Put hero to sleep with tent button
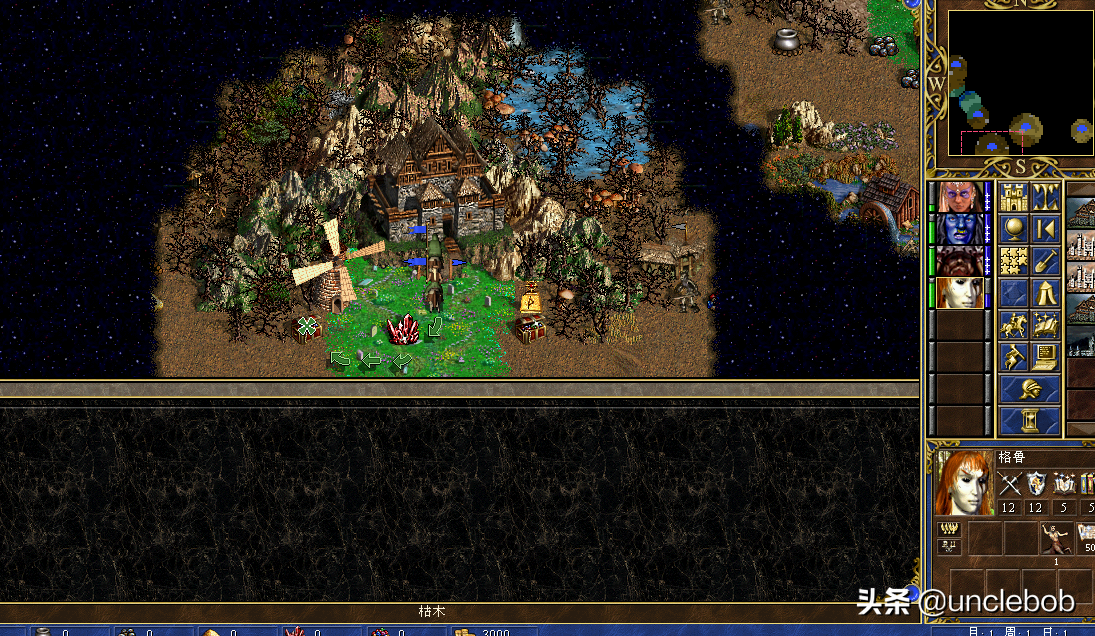The image size is (1095, 636). click(x=1046, y=293)
